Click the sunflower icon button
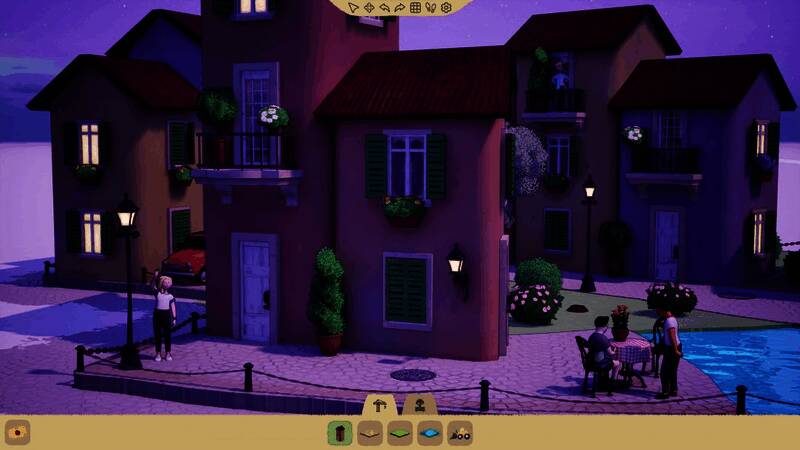Screen dimensions: 800x450 [x=17, y=433]
